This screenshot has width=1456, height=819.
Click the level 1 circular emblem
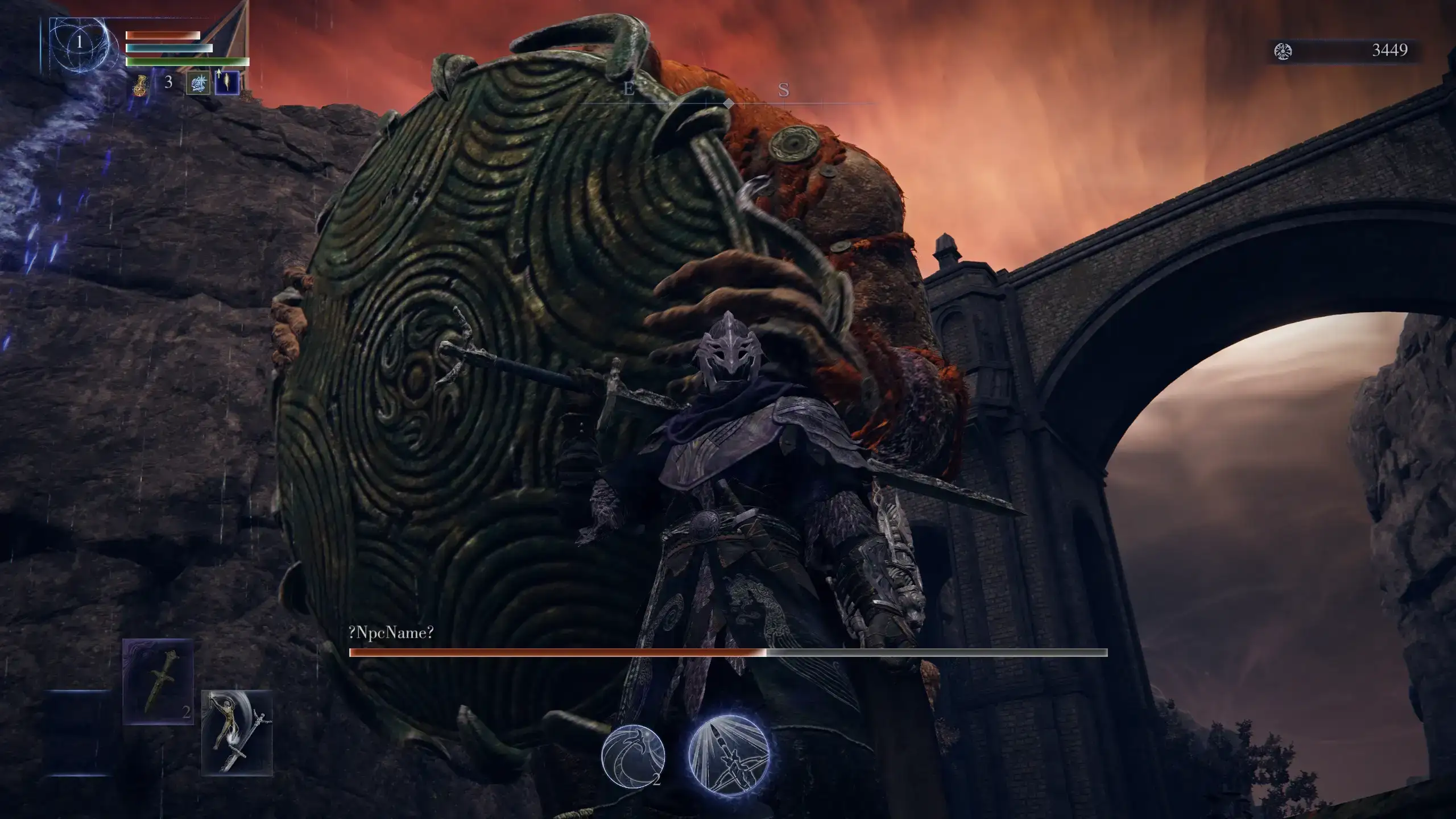[80, 42]
